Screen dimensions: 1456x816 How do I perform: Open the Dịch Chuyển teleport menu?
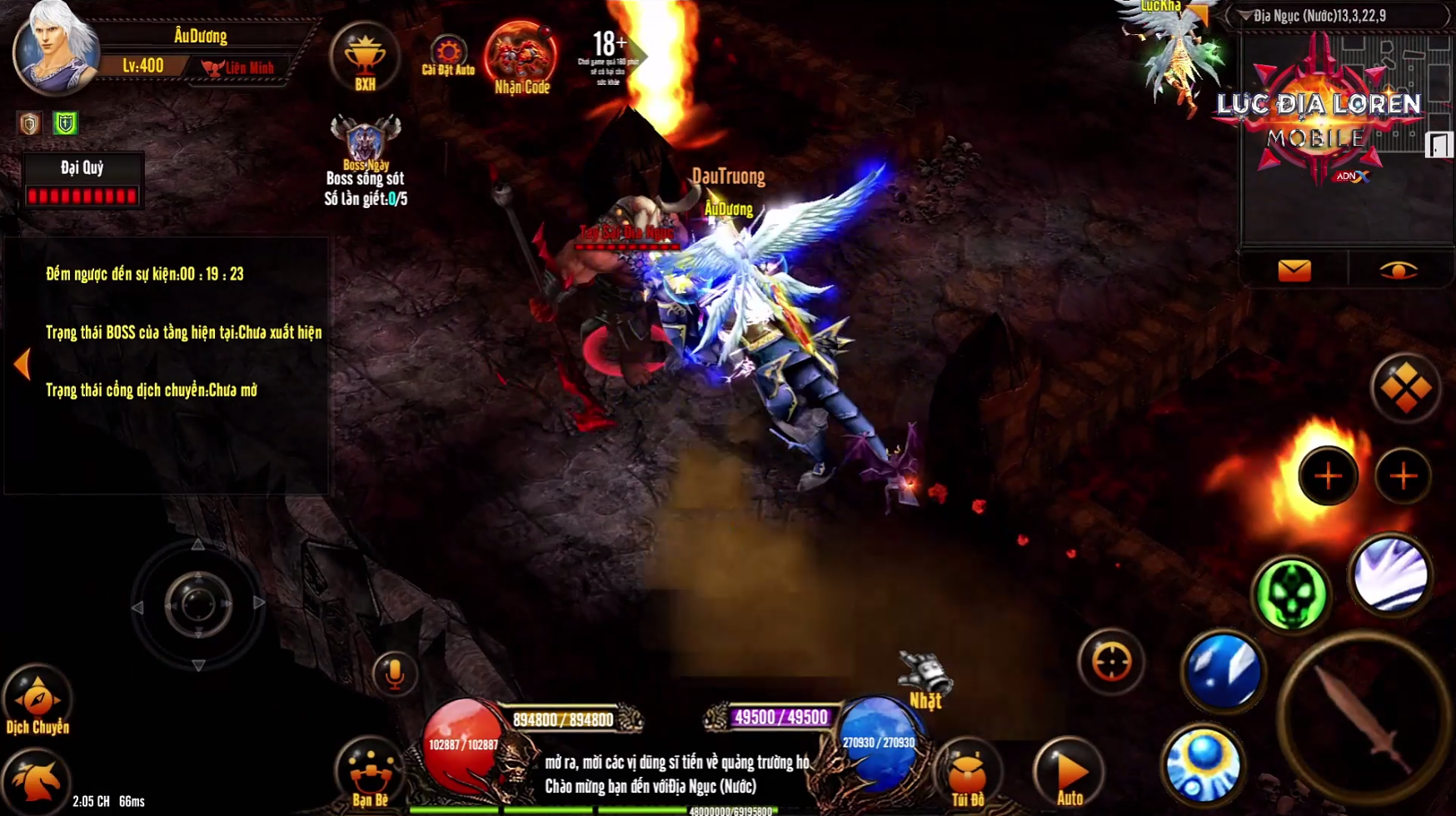(37, 701)
